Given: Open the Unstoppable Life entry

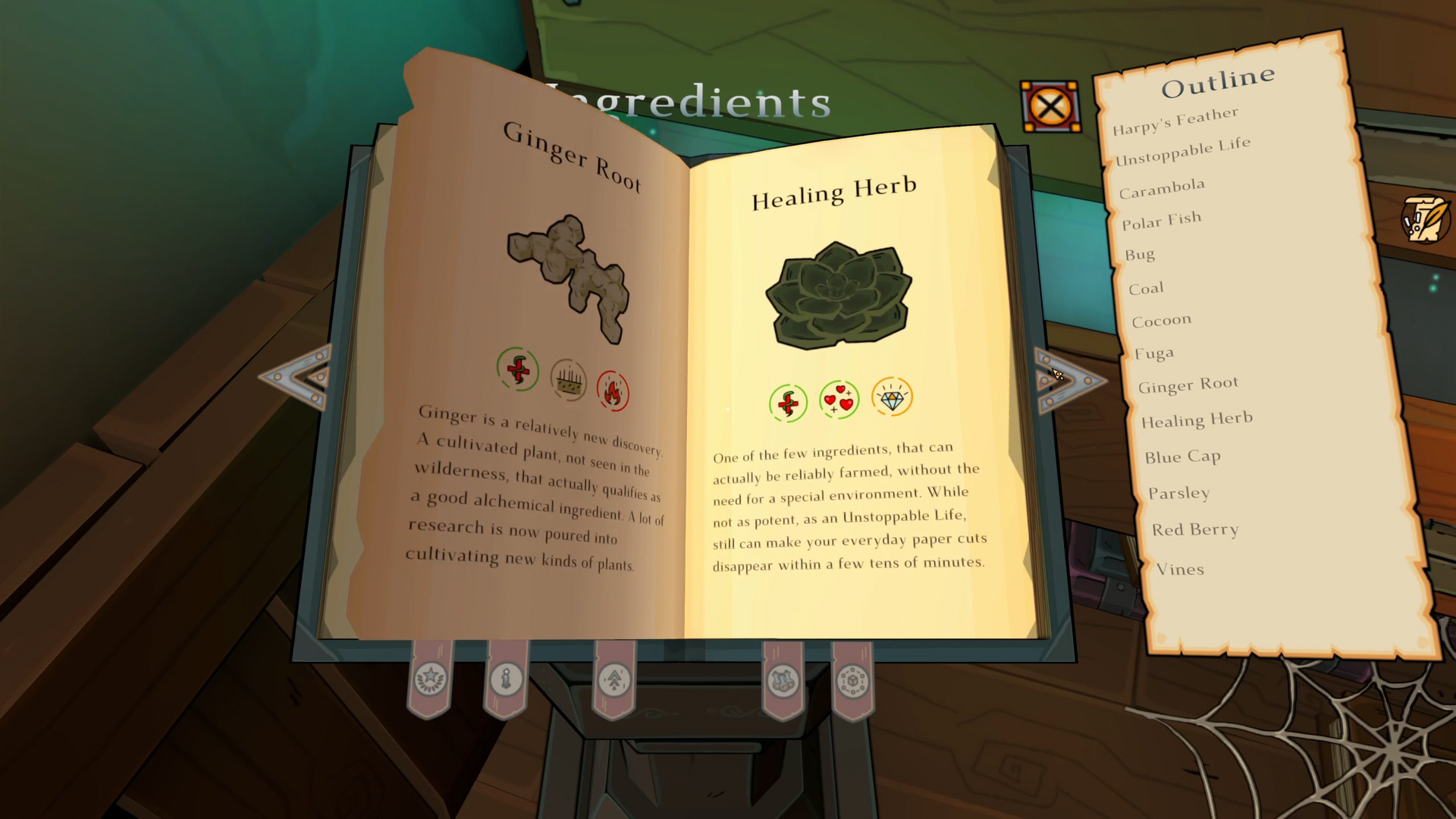Looking at the screenshot, I should tap(1182, 151).
